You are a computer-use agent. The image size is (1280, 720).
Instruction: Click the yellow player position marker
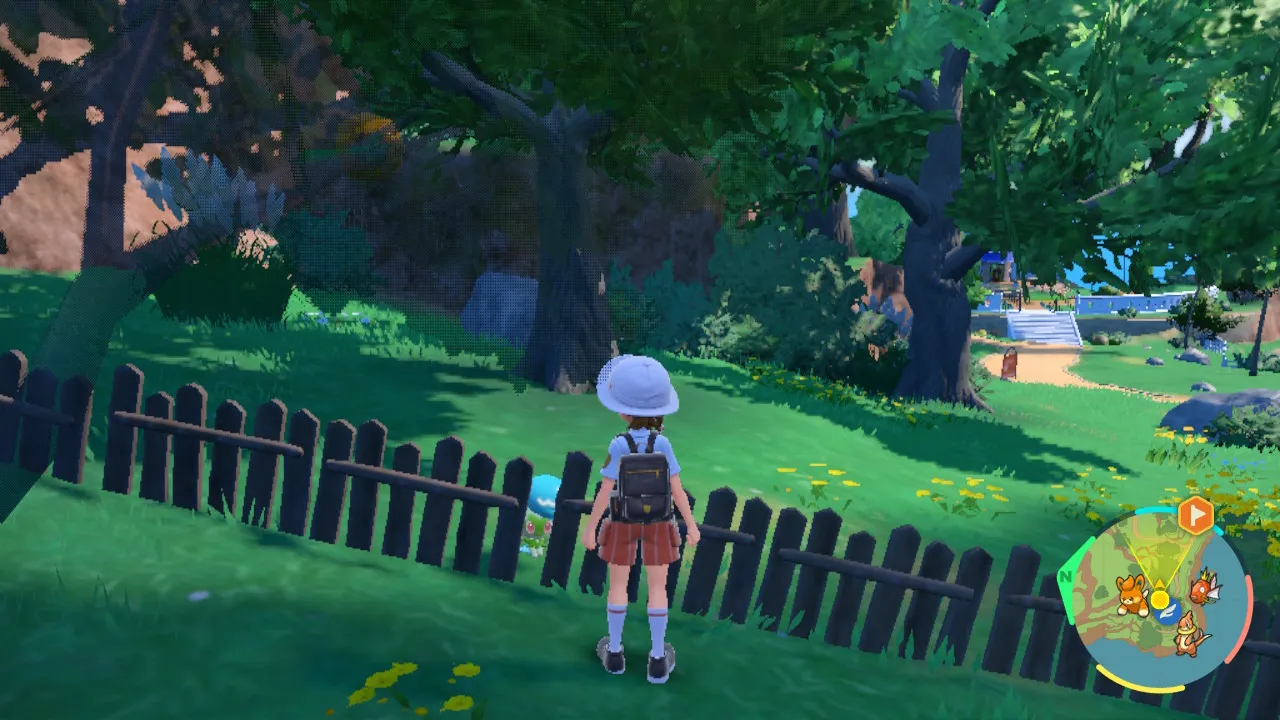point(1160,599)
